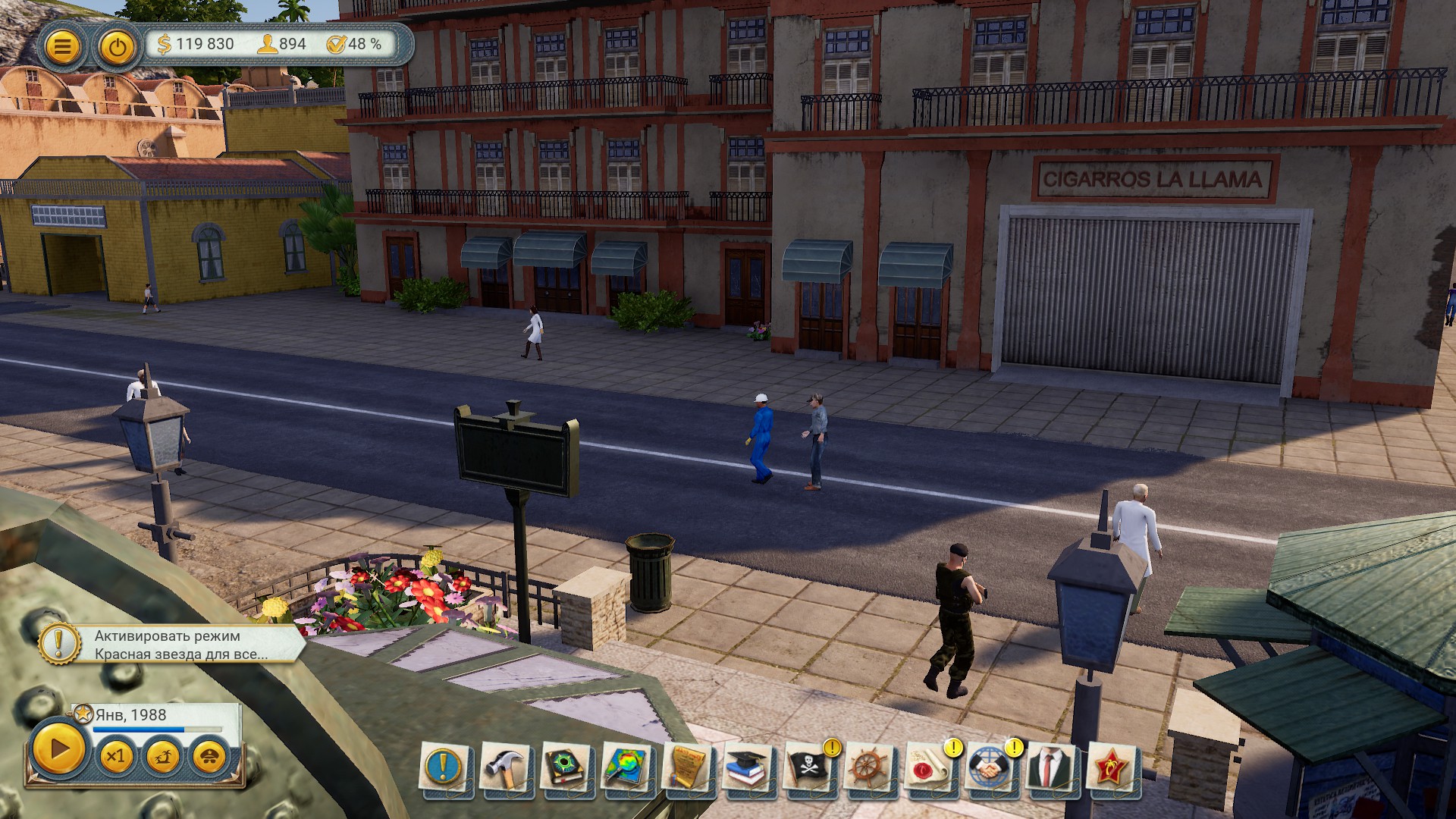Resume the game with the play button
Viewport: 1456px width, 819px height.
pyautogui.click(x=58, y=750)
